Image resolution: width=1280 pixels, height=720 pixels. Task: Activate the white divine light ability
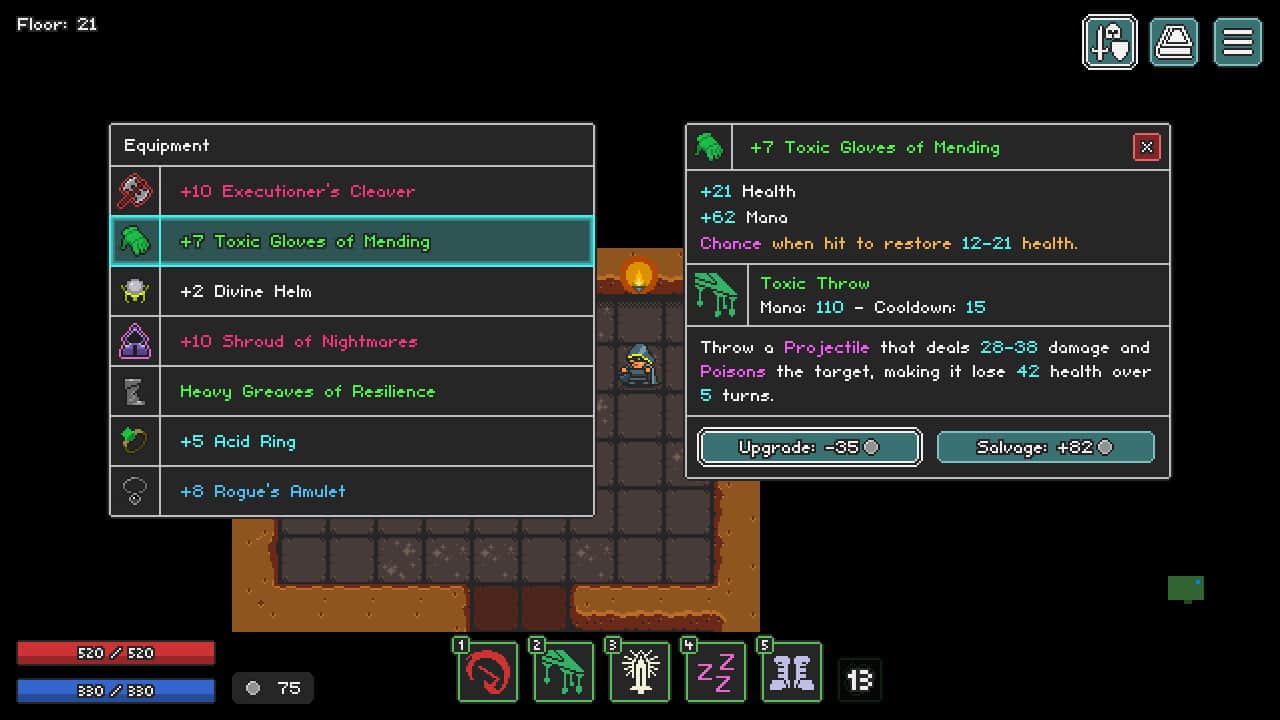click(x=640, y=672)
